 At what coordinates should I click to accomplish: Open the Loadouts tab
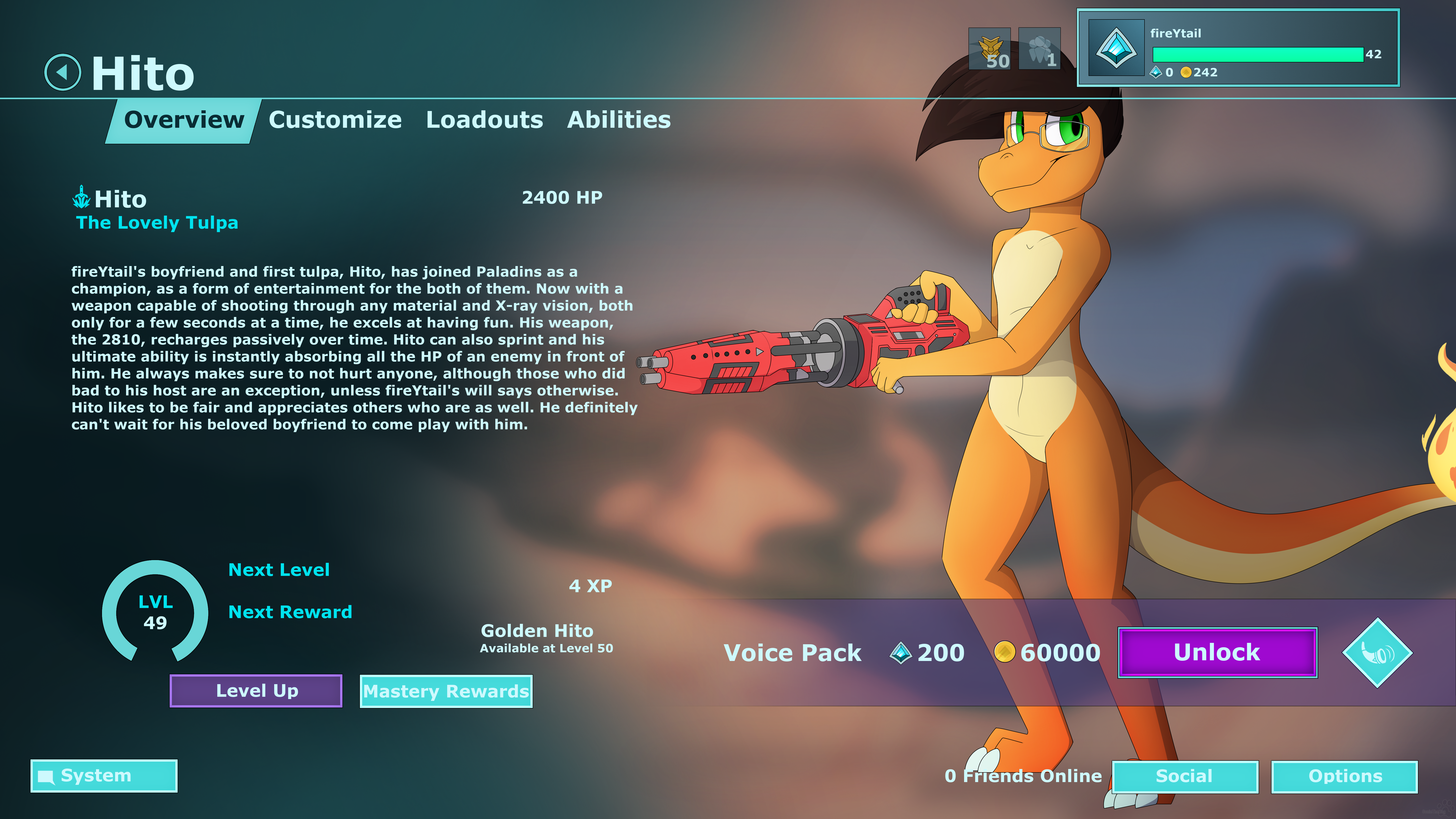pos(484,120)
